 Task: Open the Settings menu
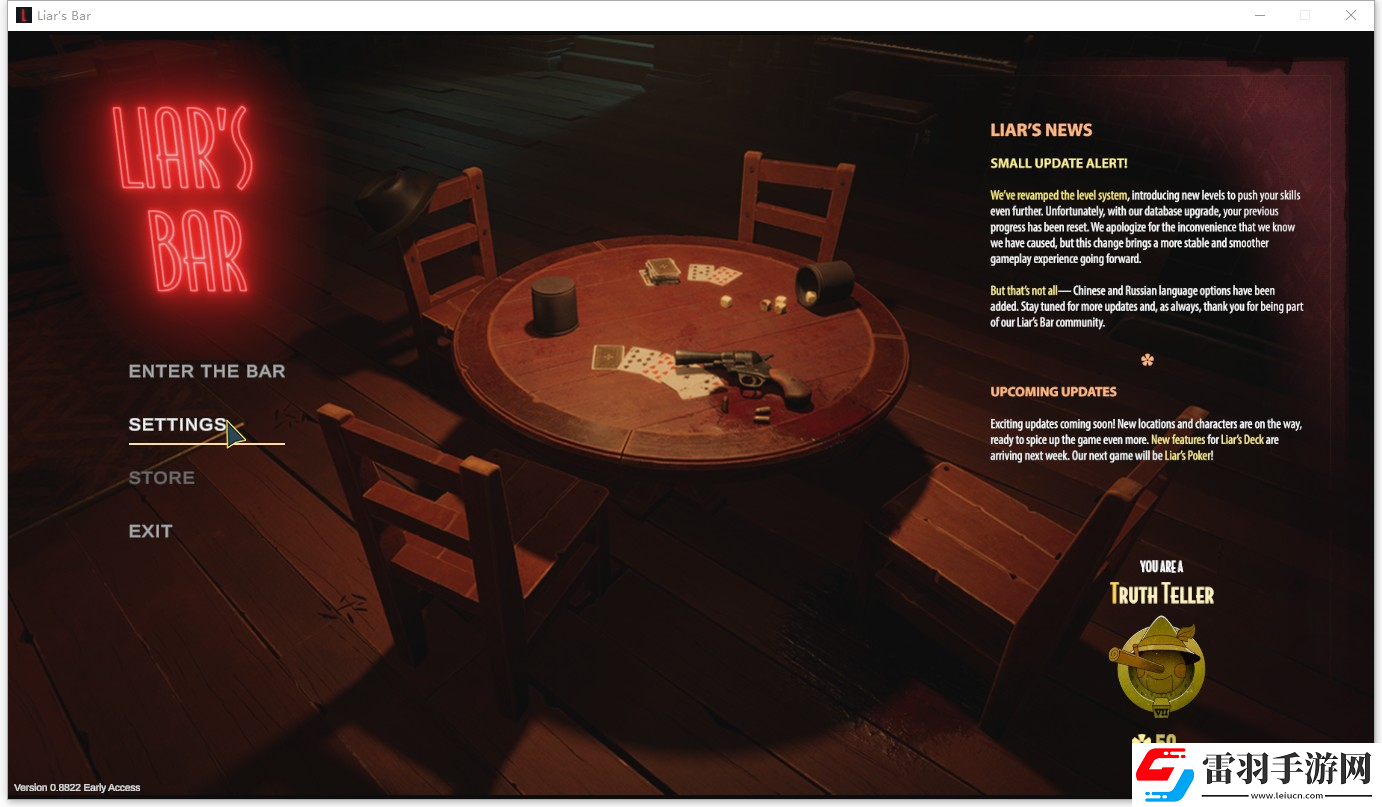click(x=177, y=425)
